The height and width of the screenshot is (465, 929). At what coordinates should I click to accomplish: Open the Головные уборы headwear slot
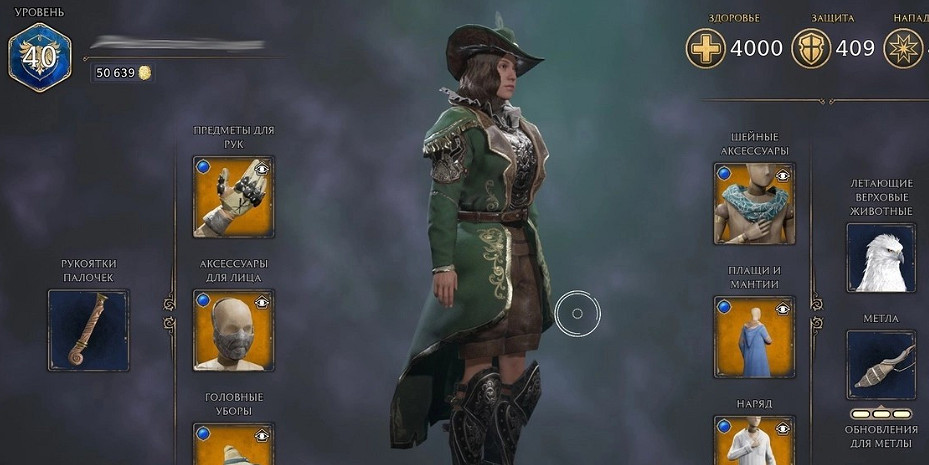(232, 446)
